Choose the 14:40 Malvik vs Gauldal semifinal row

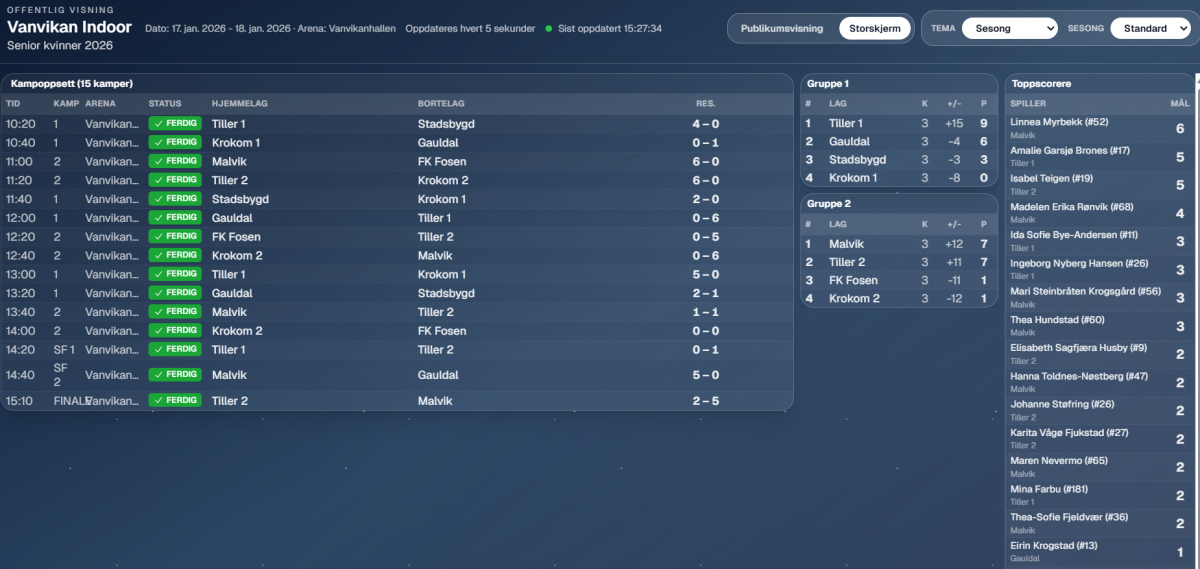(x=397, y=375)
